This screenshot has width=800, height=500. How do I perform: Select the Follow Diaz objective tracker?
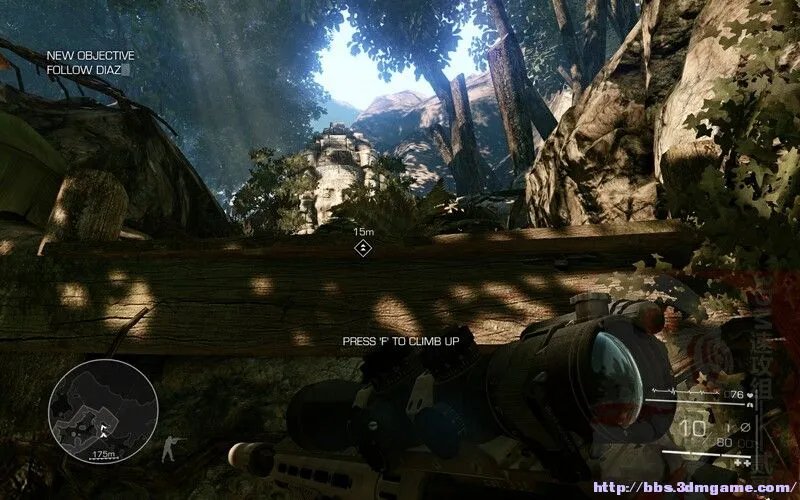tap(90, 63)
